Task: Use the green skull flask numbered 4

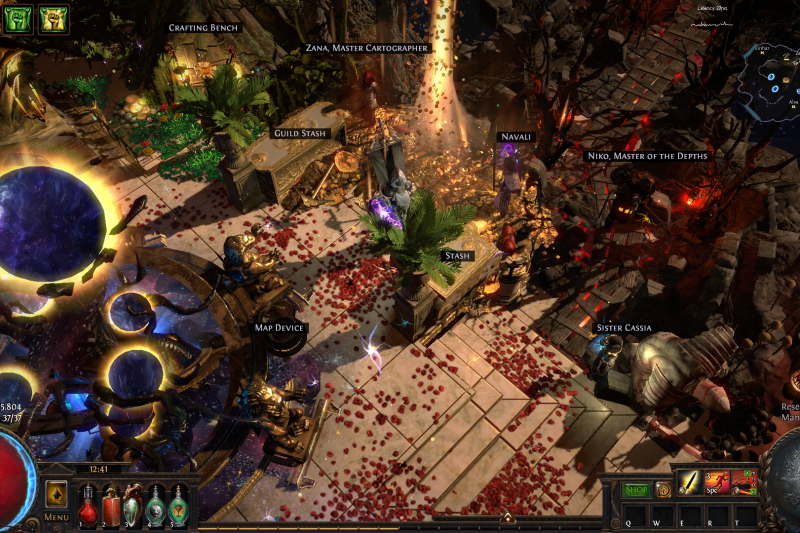Action: click(156, 505)
